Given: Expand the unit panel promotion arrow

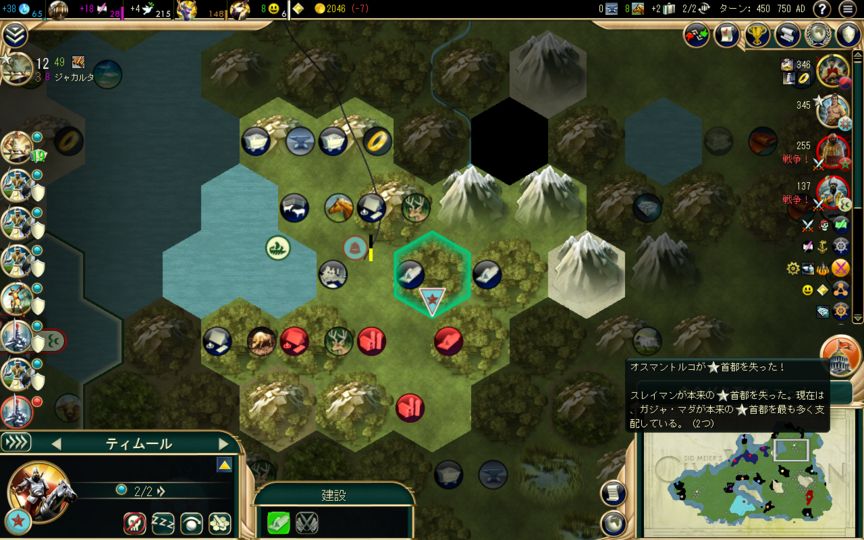Looking at the screenshot, I should coord(225,465).
